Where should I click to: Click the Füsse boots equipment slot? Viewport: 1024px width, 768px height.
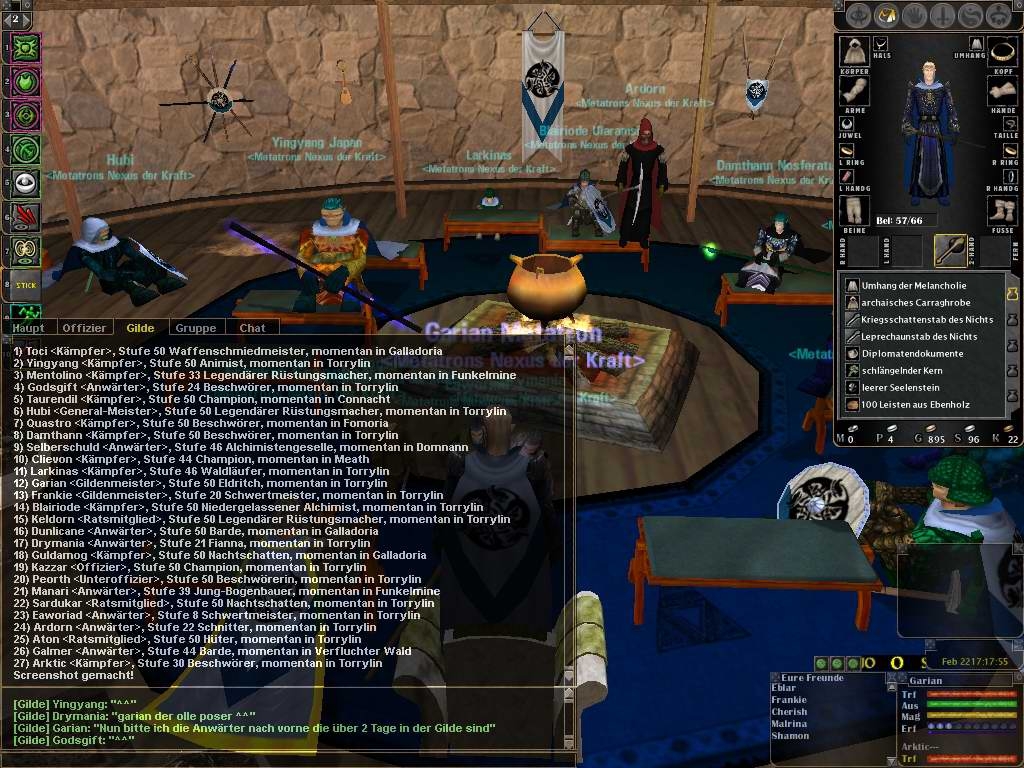pos(1002,210)
